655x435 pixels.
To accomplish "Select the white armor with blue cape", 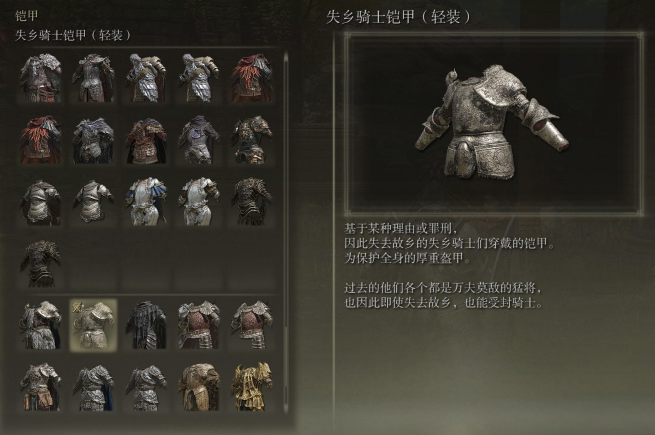I will point(145,200).
